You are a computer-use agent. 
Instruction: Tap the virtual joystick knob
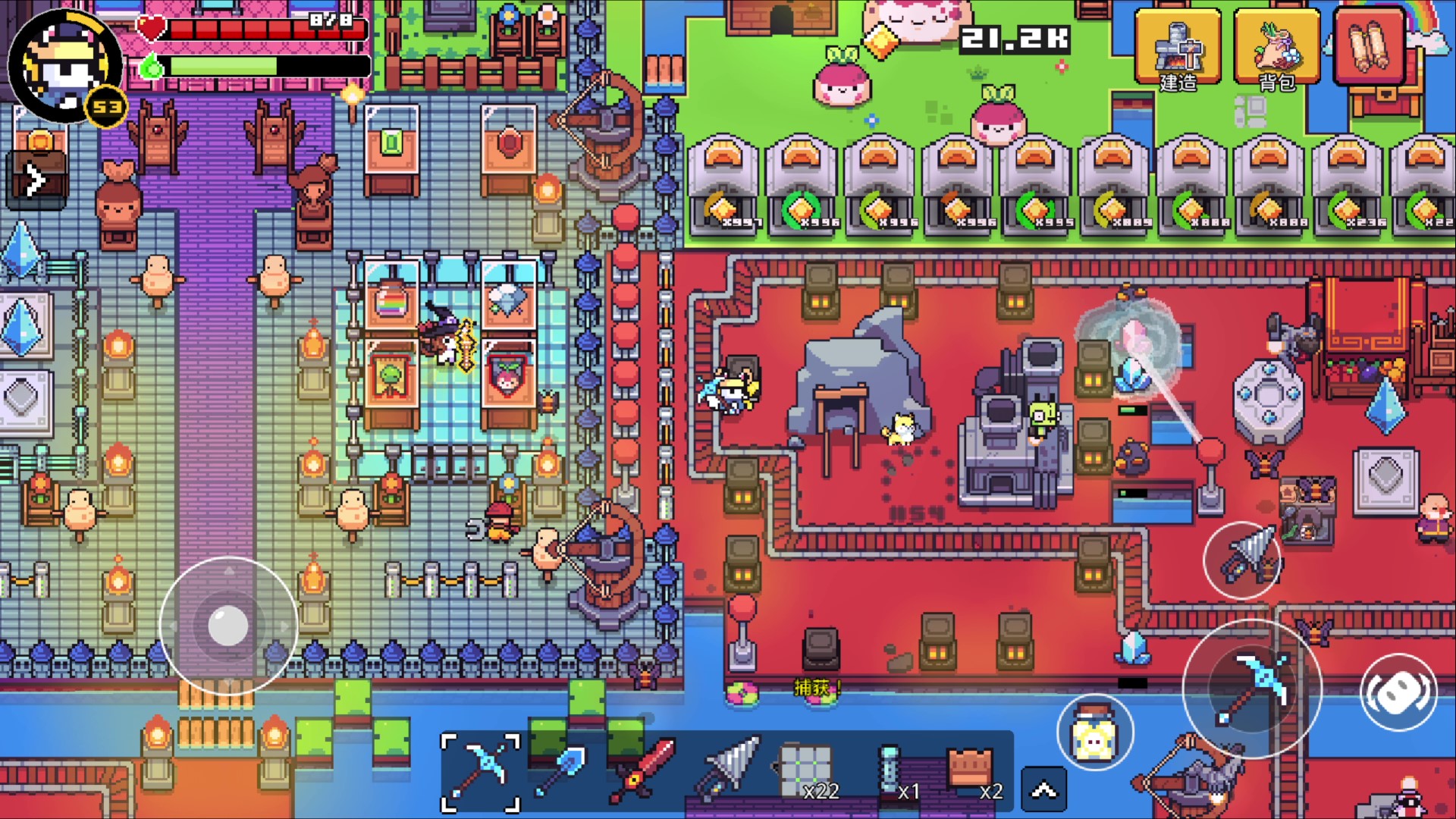227,626
